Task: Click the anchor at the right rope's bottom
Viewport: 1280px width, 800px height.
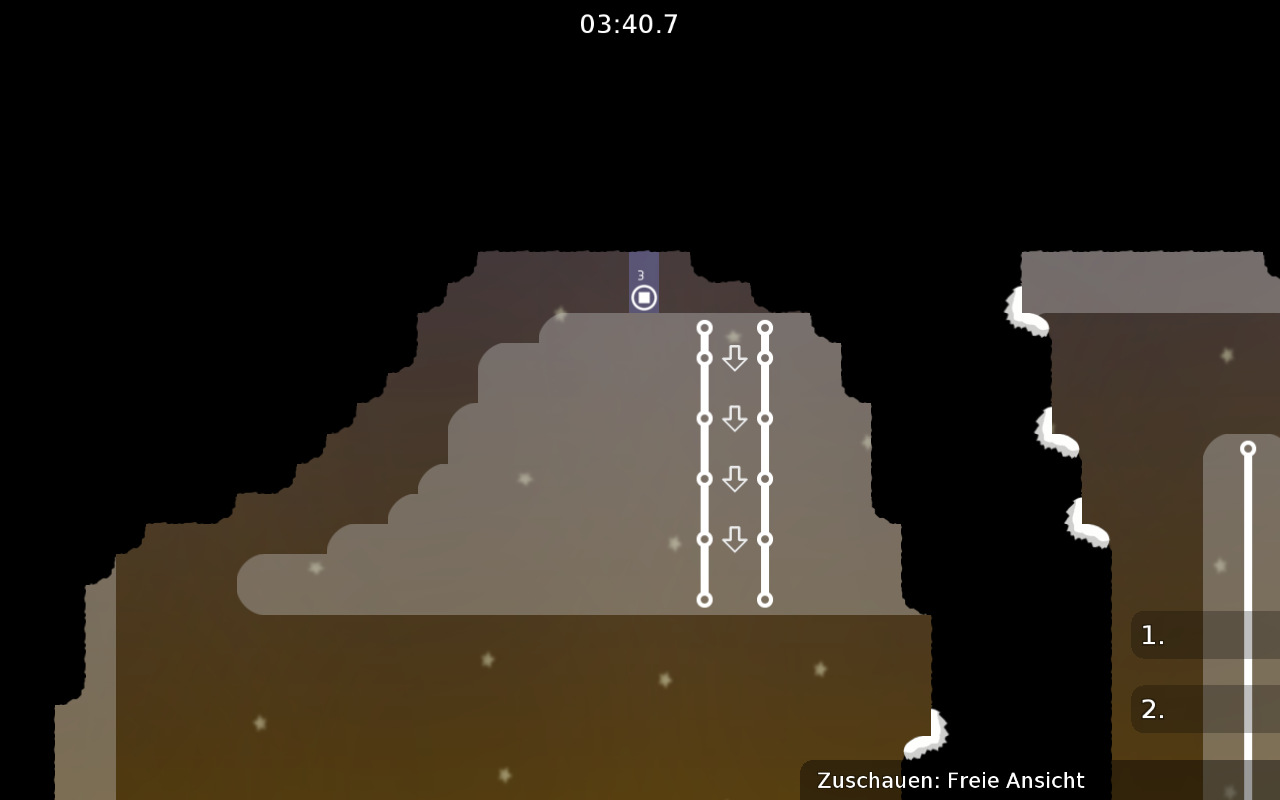Action: (765, 599)
